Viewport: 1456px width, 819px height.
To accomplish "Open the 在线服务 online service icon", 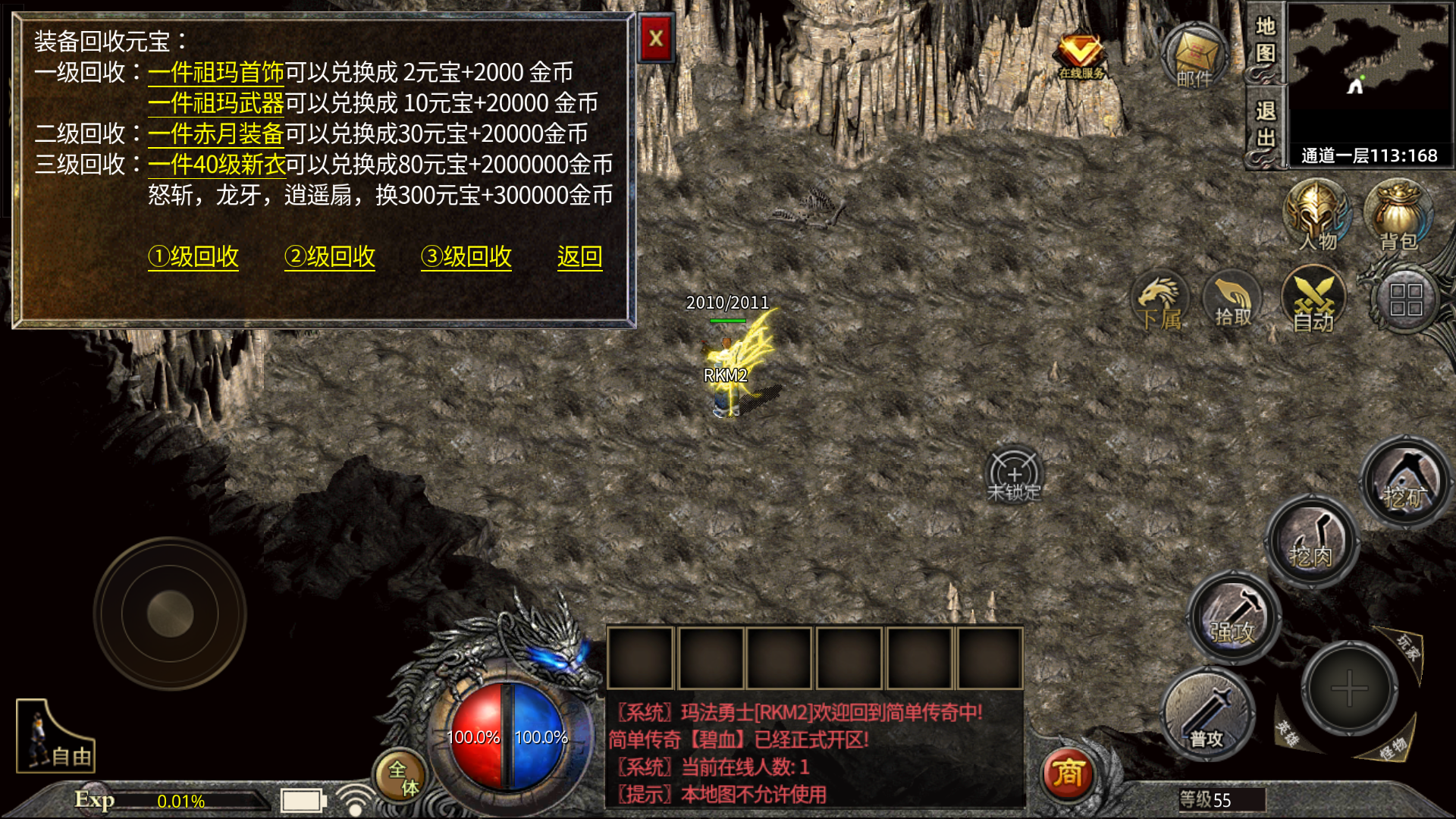I will (1081, 55).
